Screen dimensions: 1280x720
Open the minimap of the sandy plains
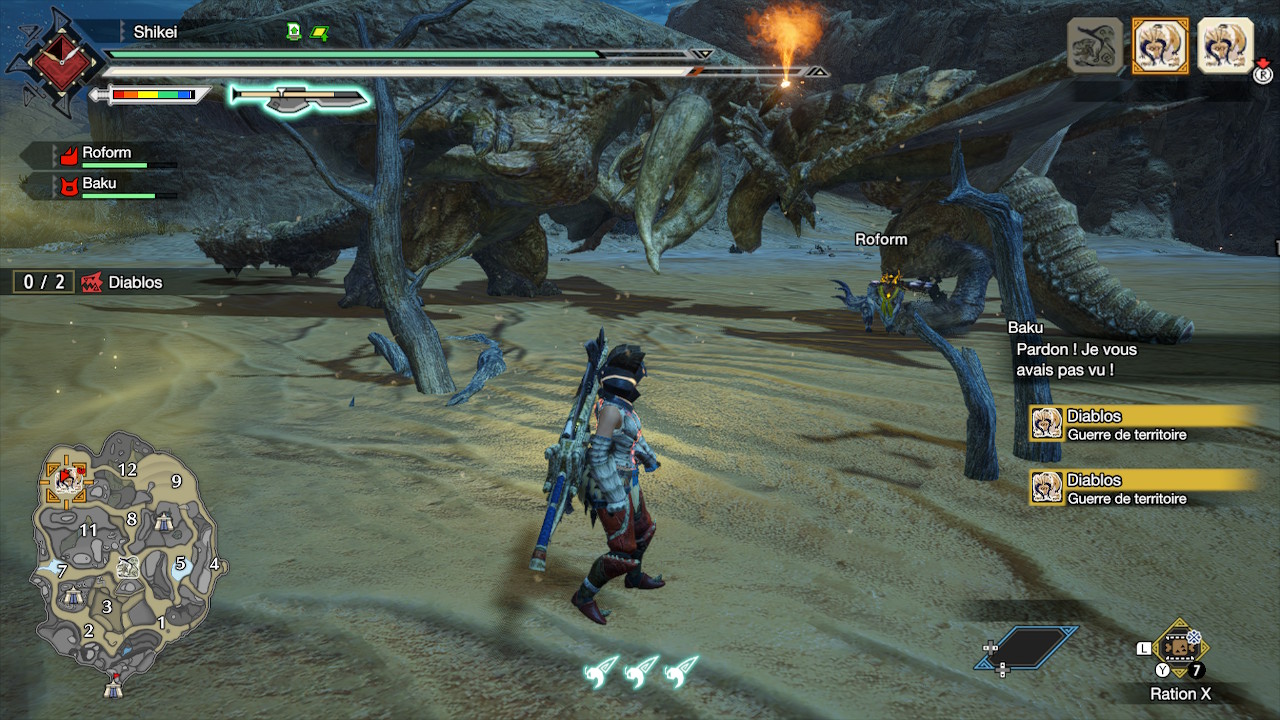click(125, 553)
